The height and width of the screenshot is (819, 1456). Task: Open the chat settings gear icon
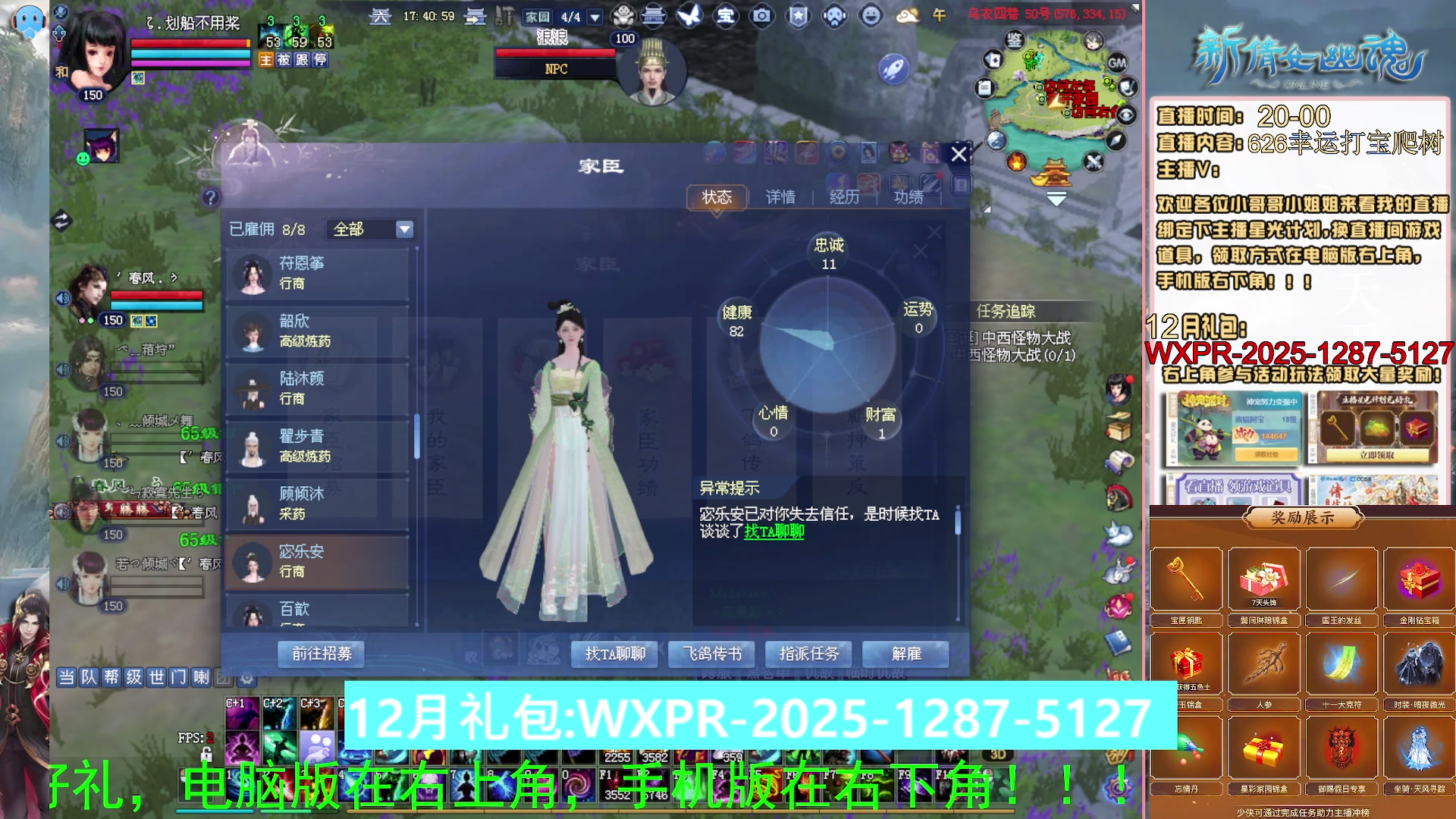(247, 679)
